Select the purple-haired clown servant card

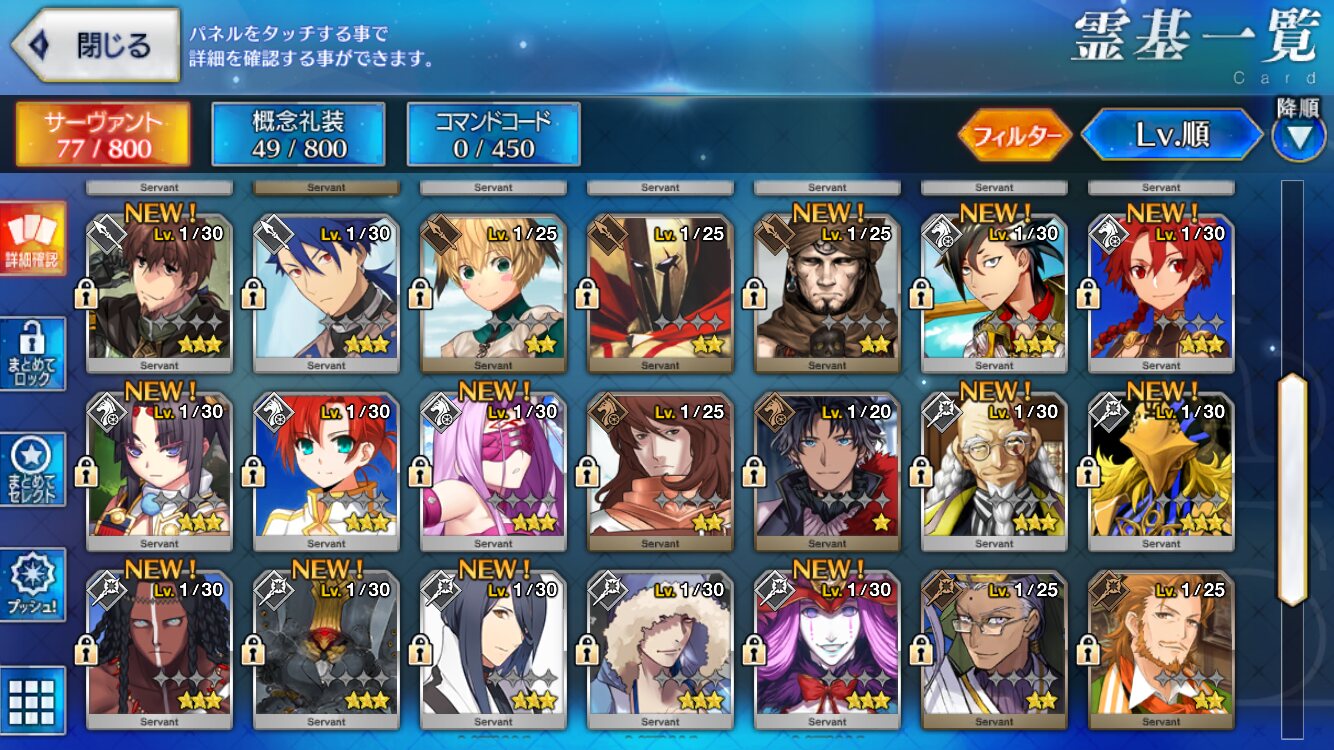827,646
